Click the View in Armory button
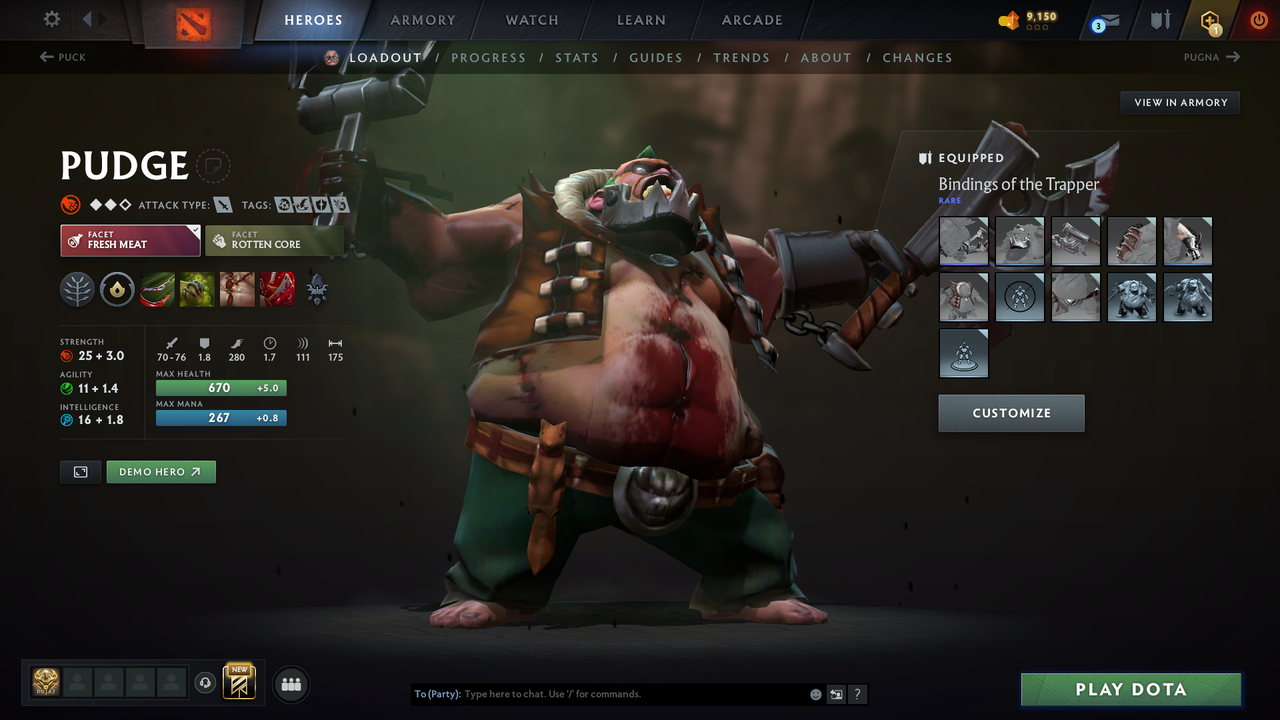The height and width of the screenshot is (720, 1280). click(x=1179, y=102)
